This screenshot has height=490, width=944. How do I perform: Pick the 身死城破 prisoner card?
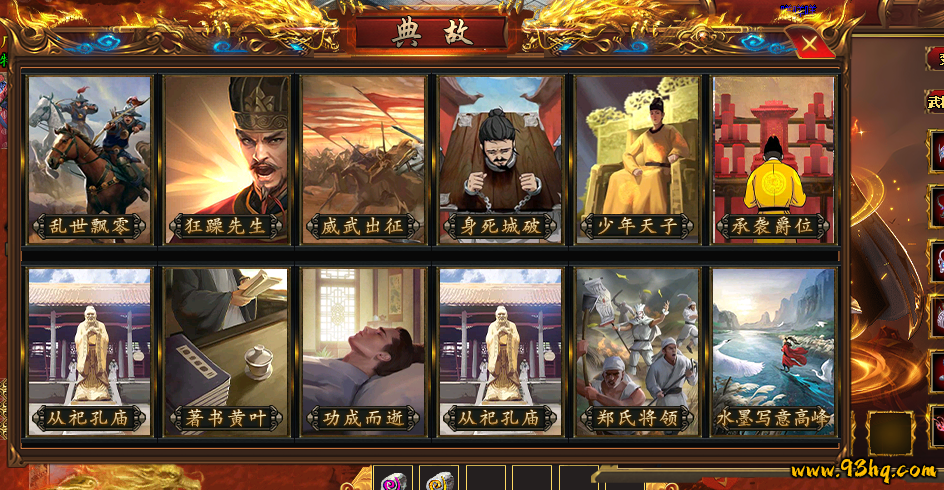[501, 160]
